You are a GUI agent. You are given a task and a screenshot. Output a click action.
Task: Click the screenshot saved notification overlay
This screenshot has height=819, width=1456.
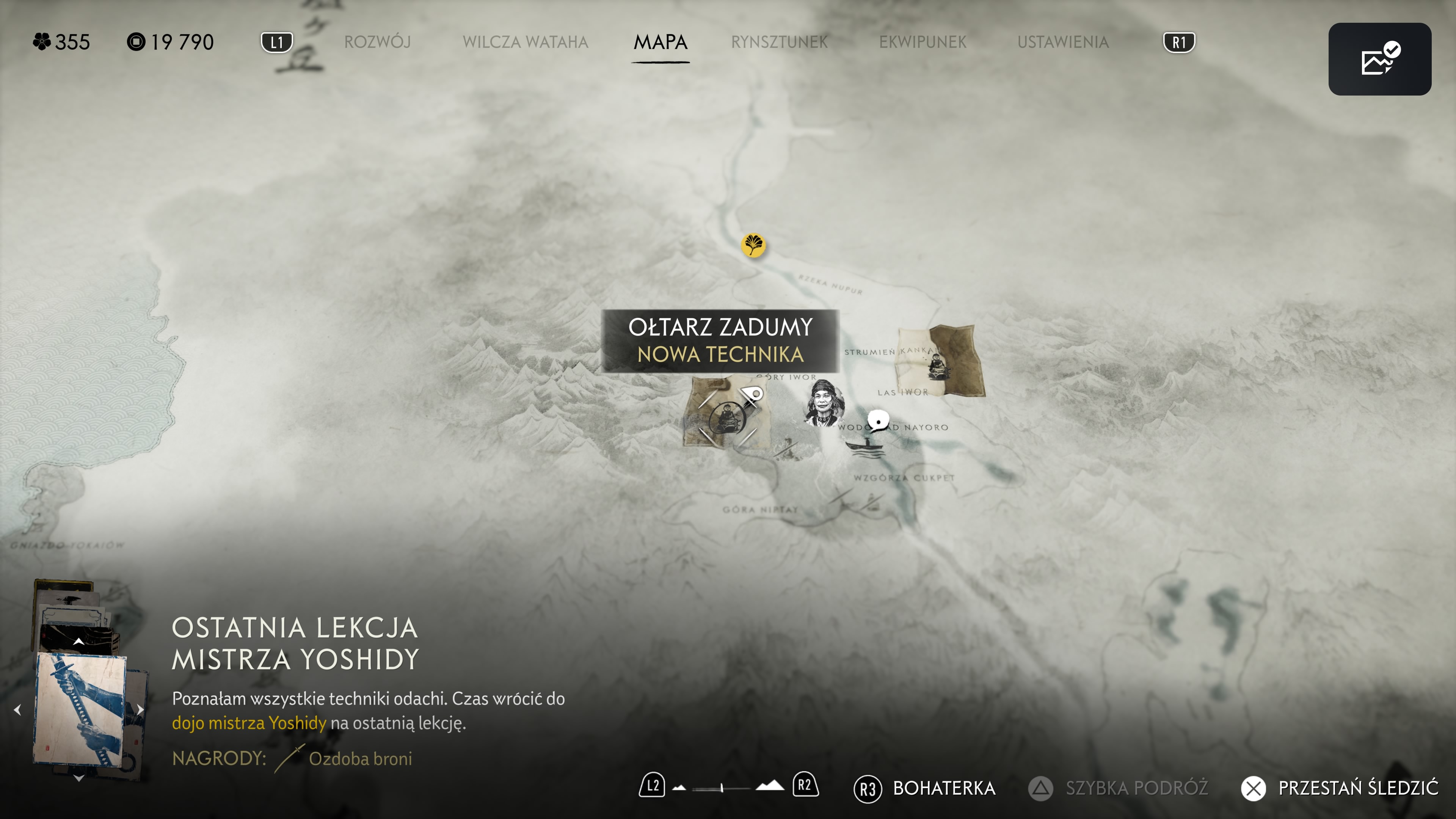1379,59
